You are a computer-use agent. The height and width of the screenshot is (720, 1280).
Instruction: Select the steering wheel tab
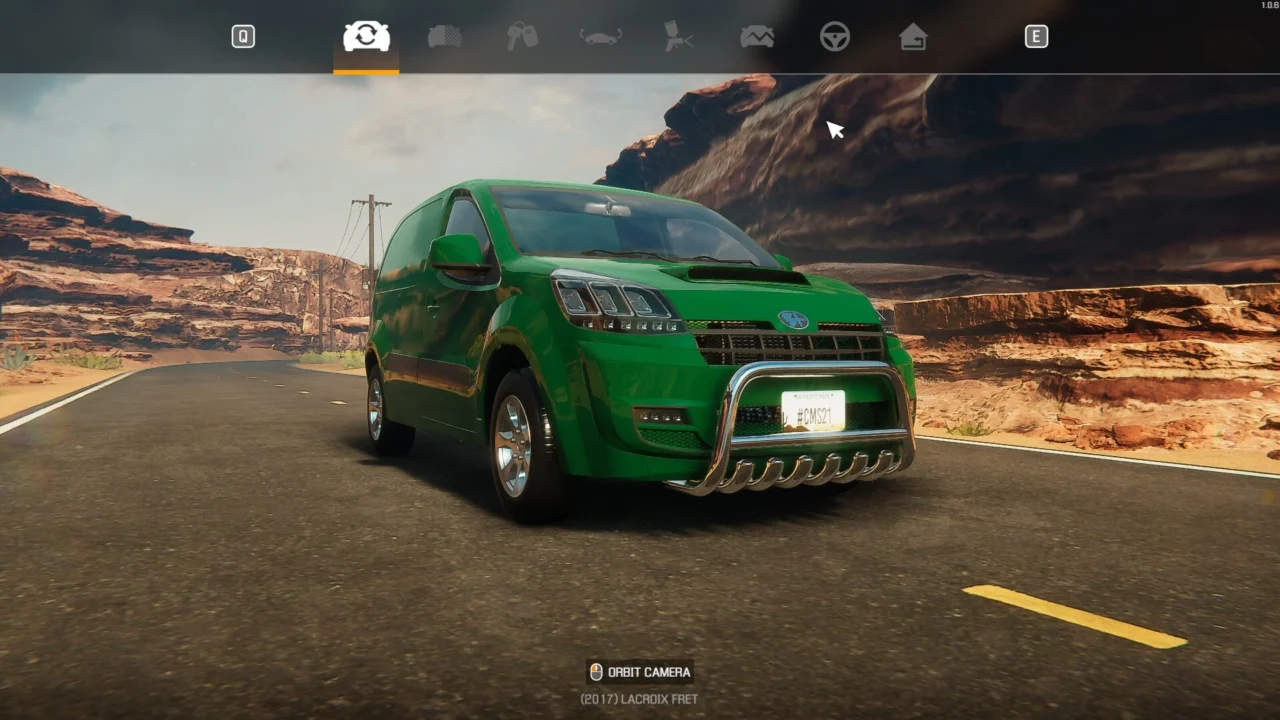[x=835, y=37]
